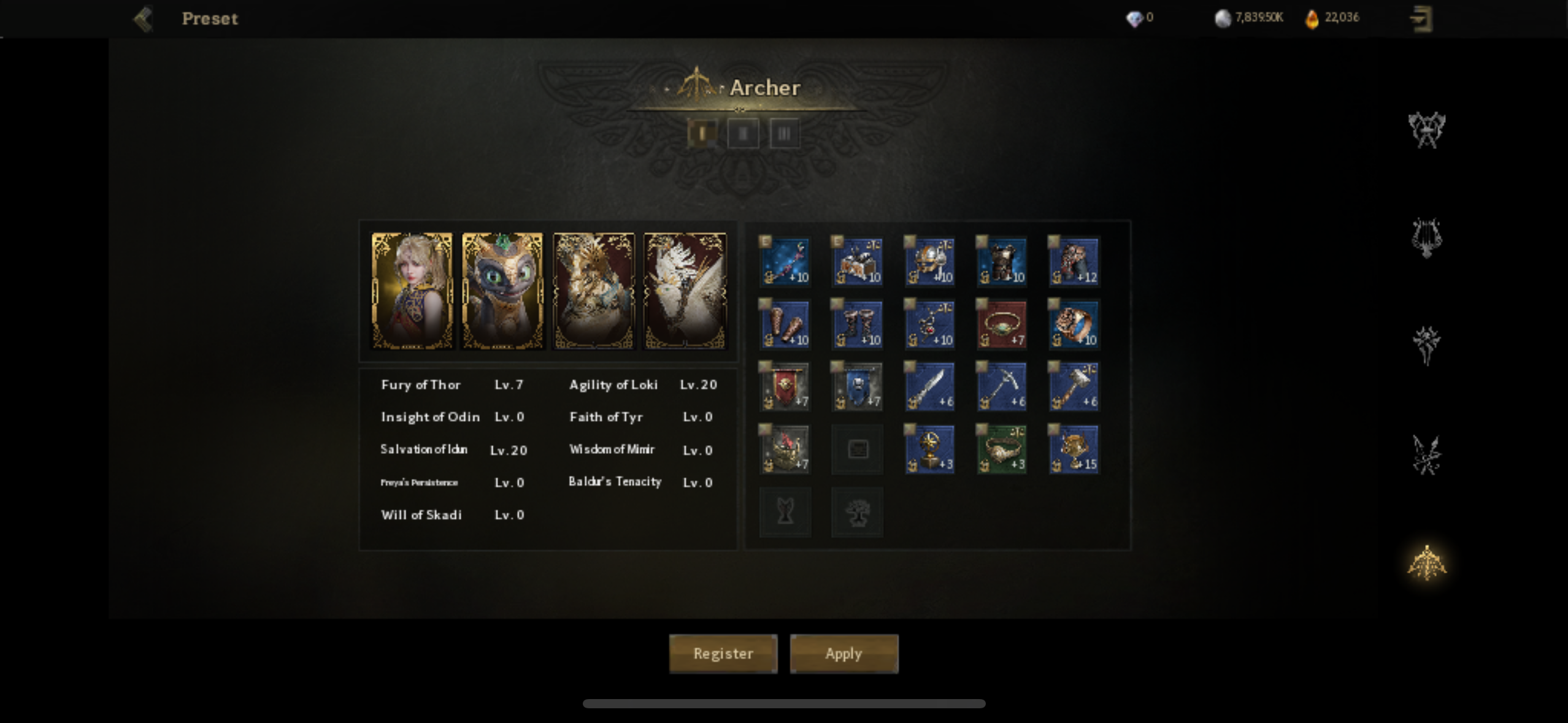The image size is (1568, 723).
Task: Select the bow +10 equipment slot
Action: [785, 262]
